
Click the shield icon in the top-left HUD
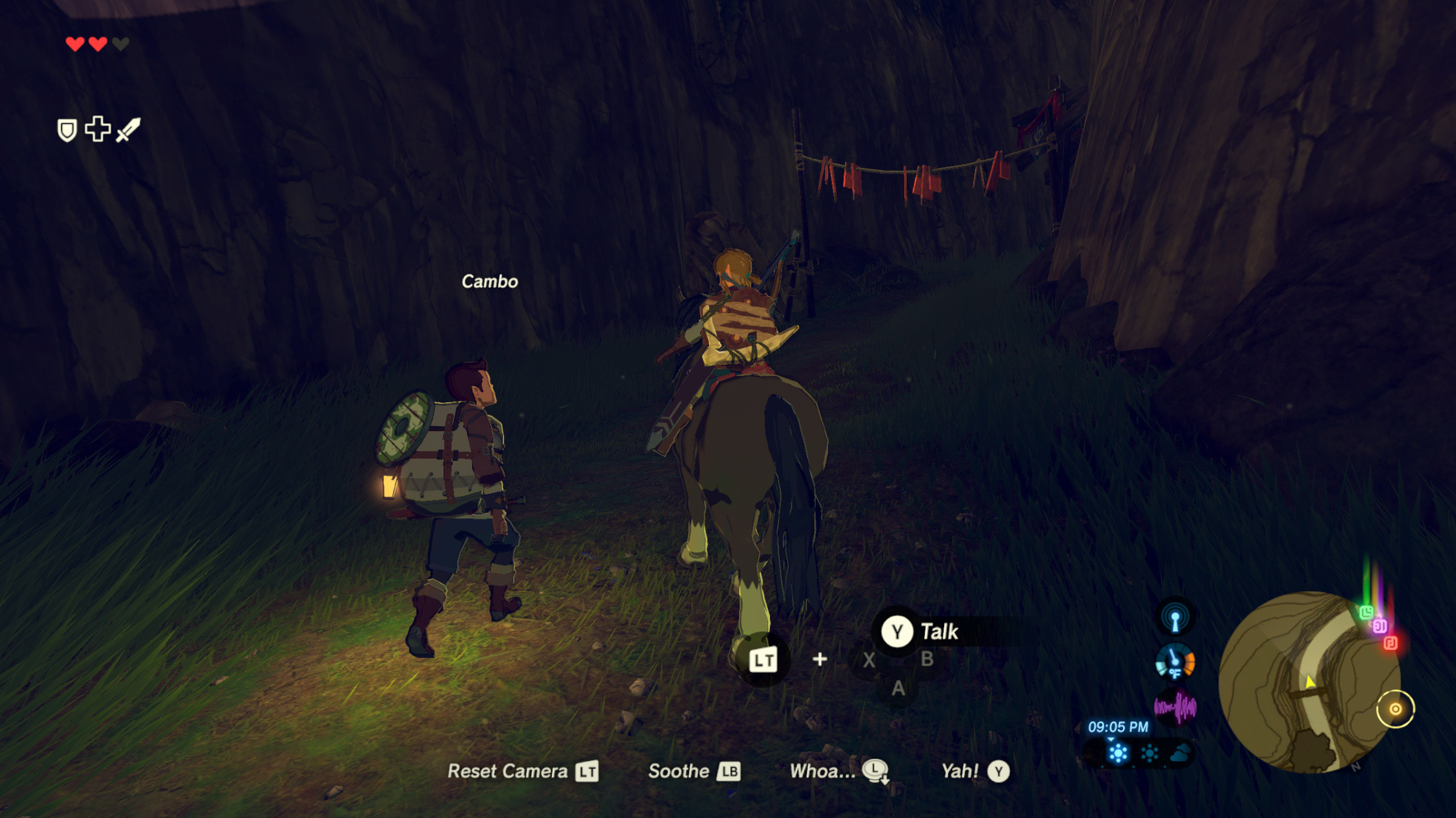(x=66, y=130)
